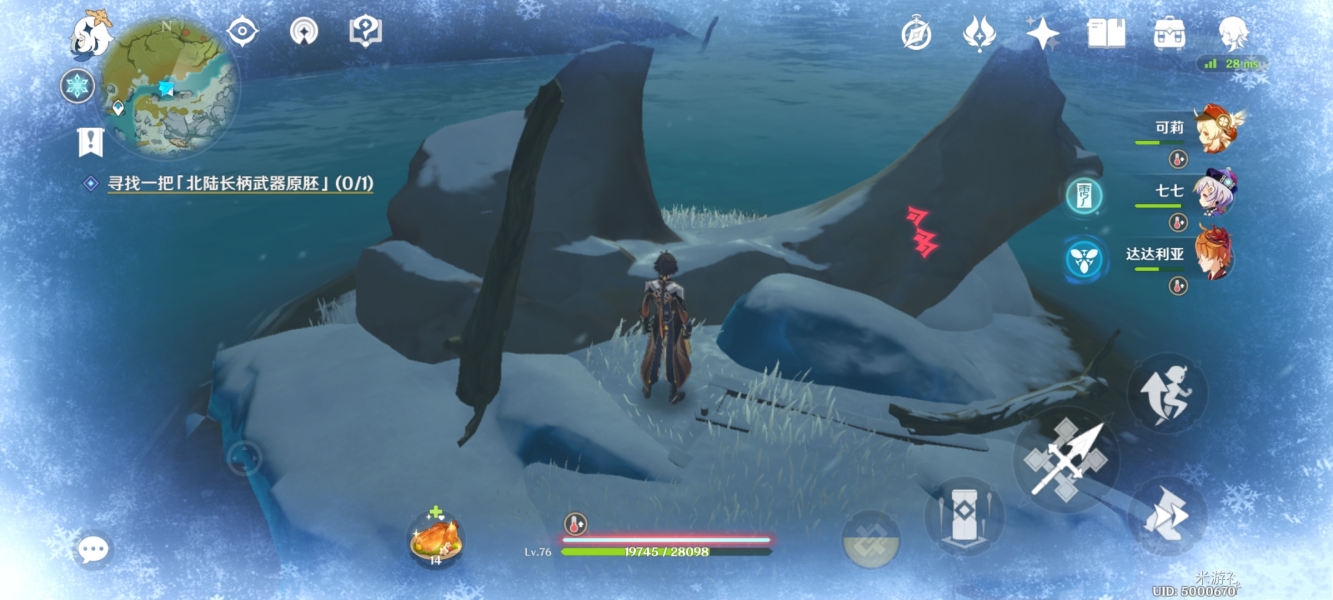Switch to party member 达达利亚
The image size is (1333, 600).
[x=1212, y=254]
